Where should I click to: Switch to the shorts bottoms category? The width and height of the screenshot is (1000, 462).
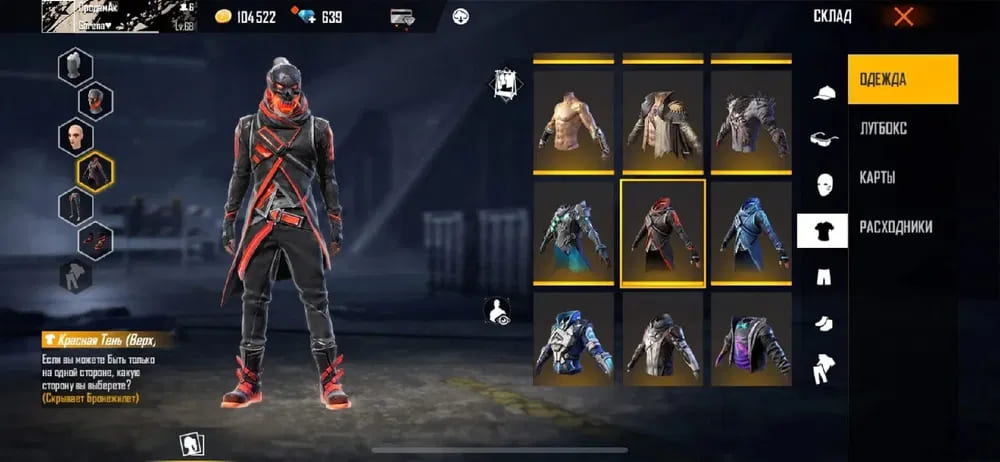click(823, 277)
